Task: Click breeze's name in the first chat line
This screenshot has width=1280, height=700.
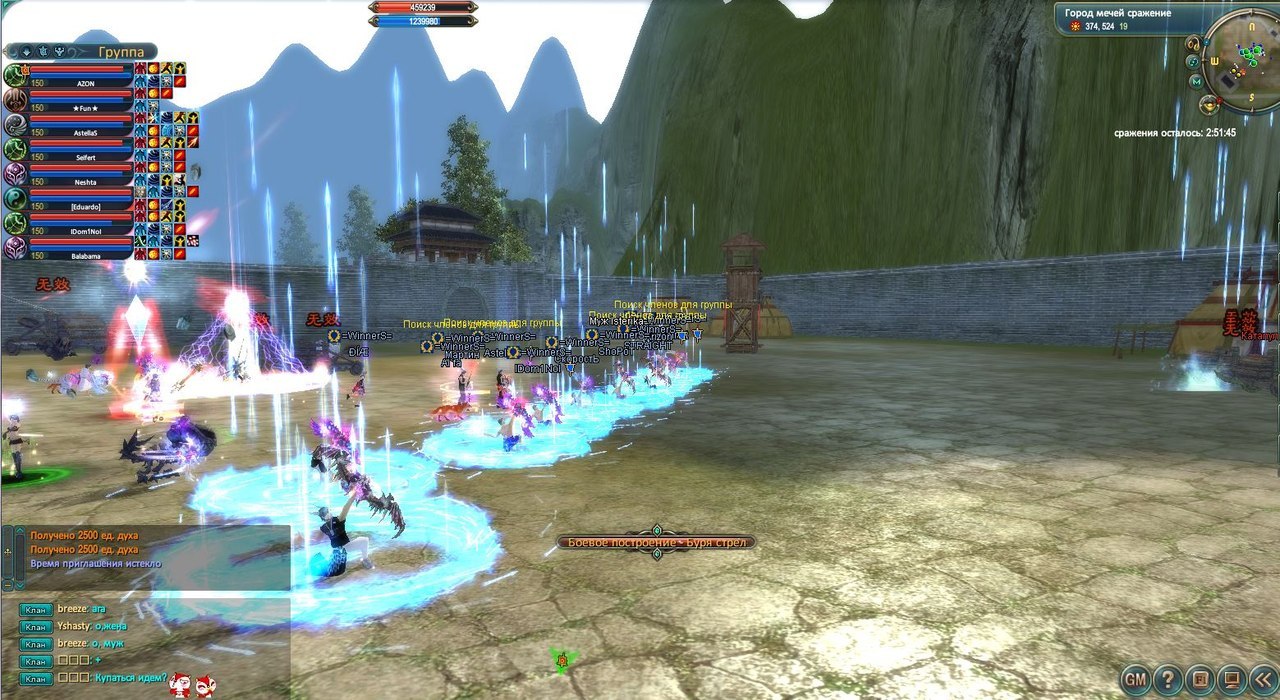Action: pos(73,608)
